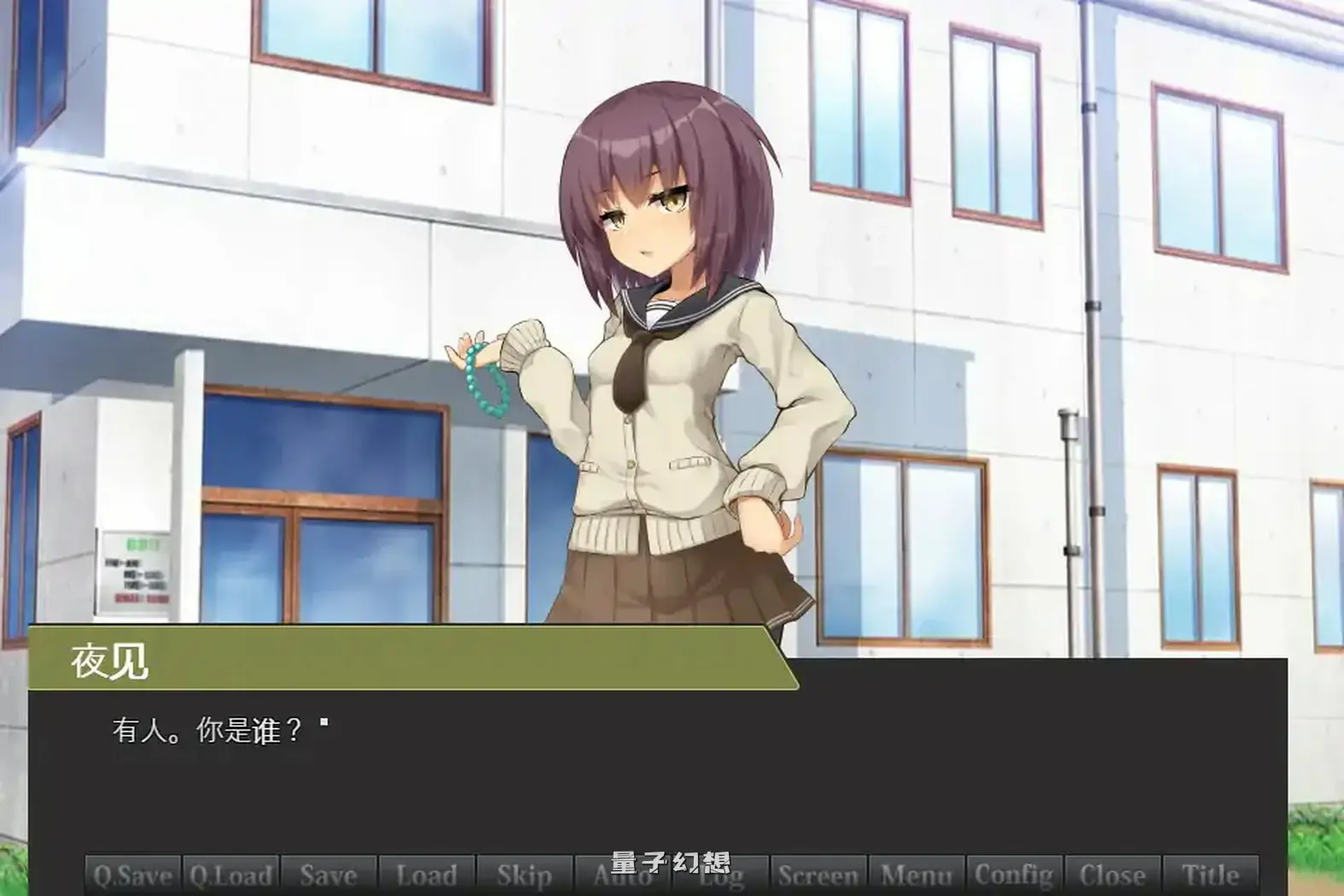Open the Save screen
The width and height of the screenshot is (1344, 896).
[x=327, y=876]
